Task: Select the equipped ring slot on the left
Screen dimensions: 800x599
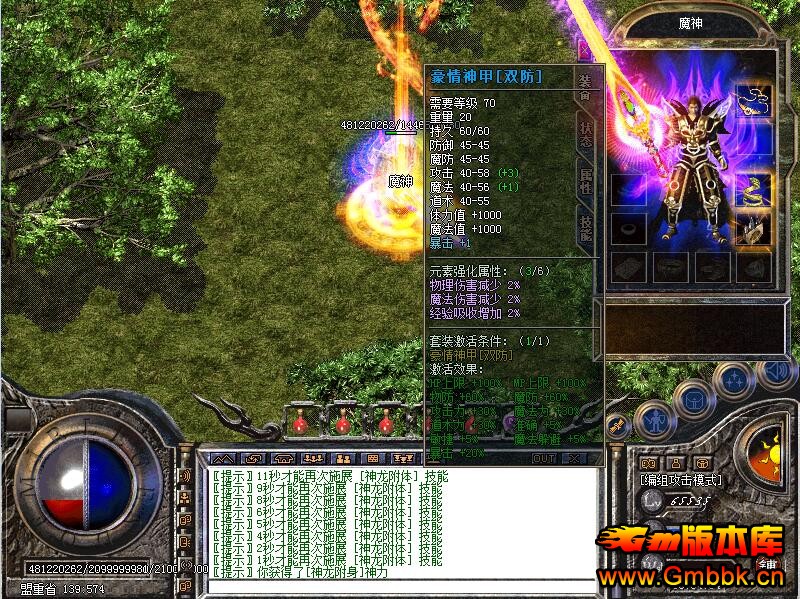Action: pos(628,228)
